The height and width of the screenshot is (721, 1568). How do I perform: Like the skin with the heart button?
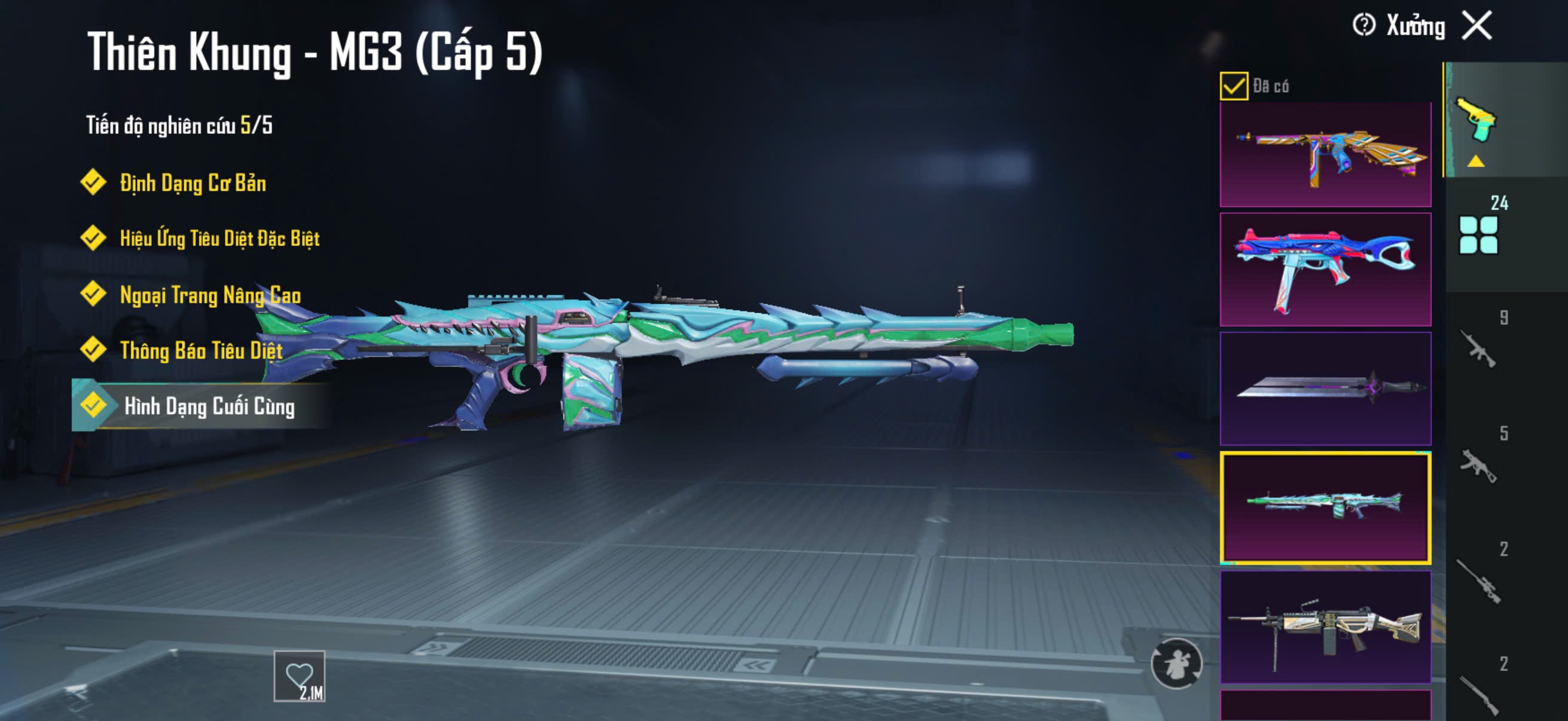click(x=300, y=676)
